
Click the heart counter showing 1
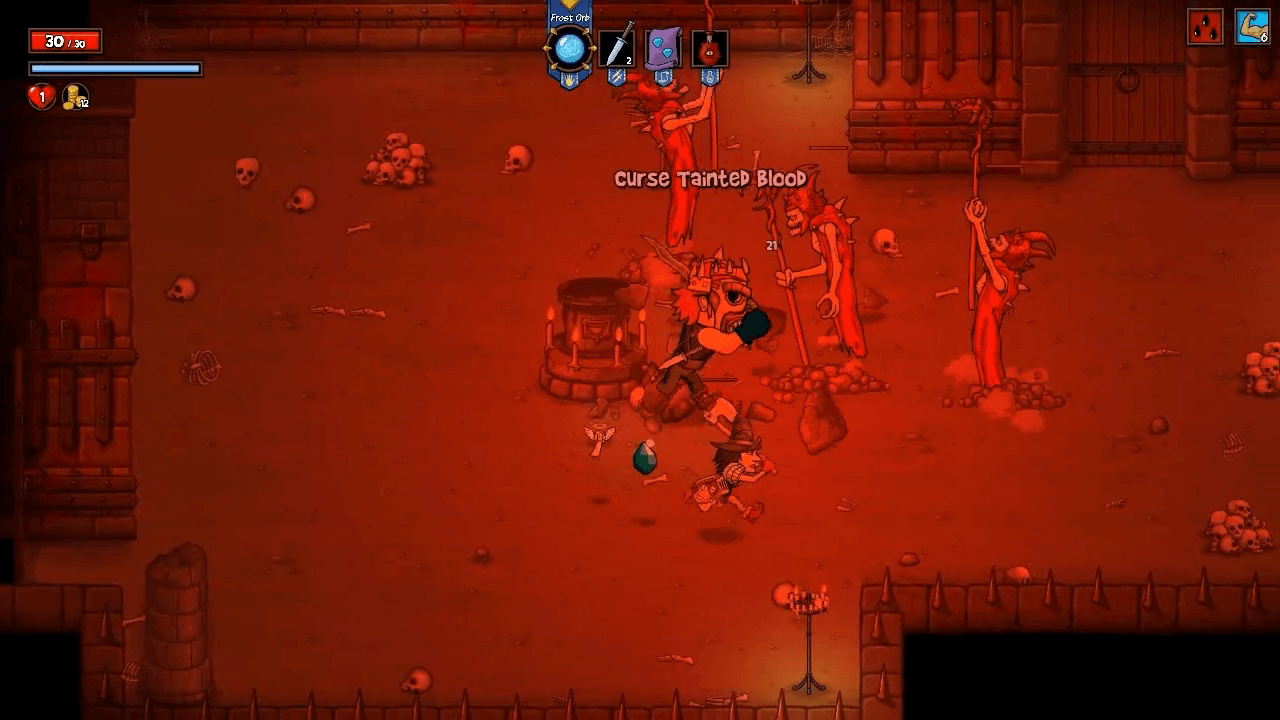(42, 95)
